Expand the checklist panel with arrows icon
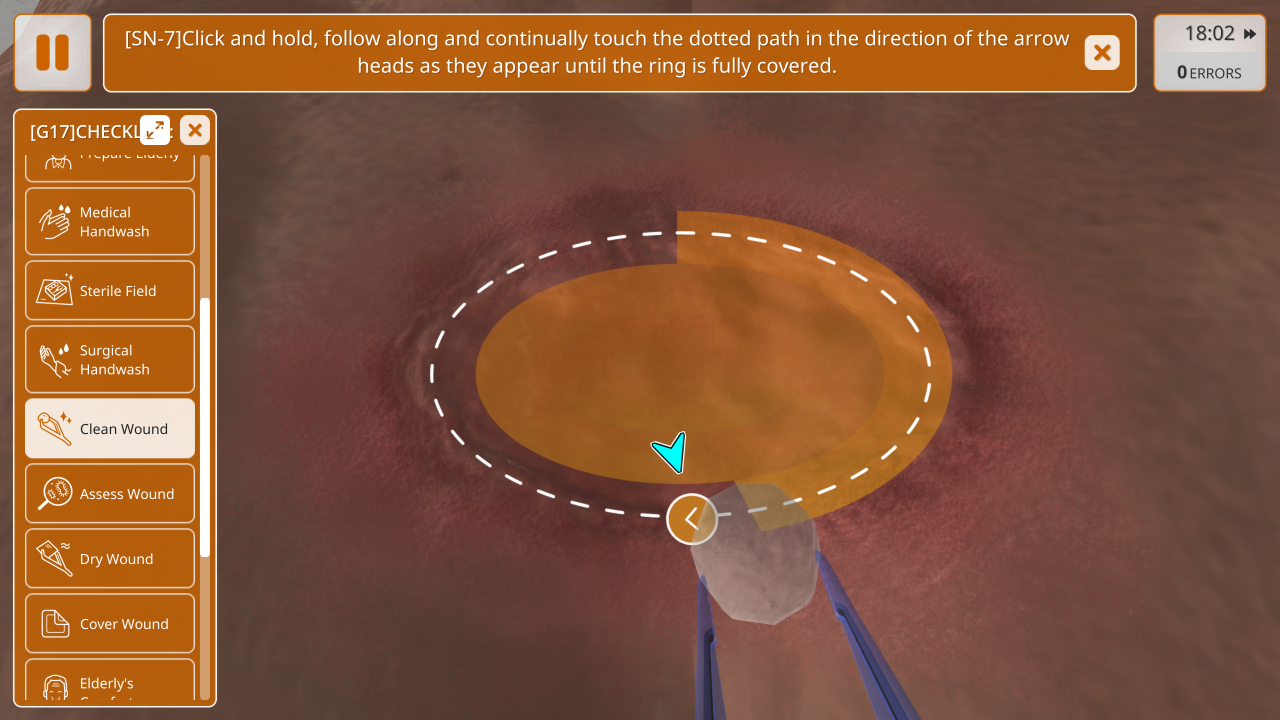Screen dimensions: 1280x720 [x=155, y=130]
